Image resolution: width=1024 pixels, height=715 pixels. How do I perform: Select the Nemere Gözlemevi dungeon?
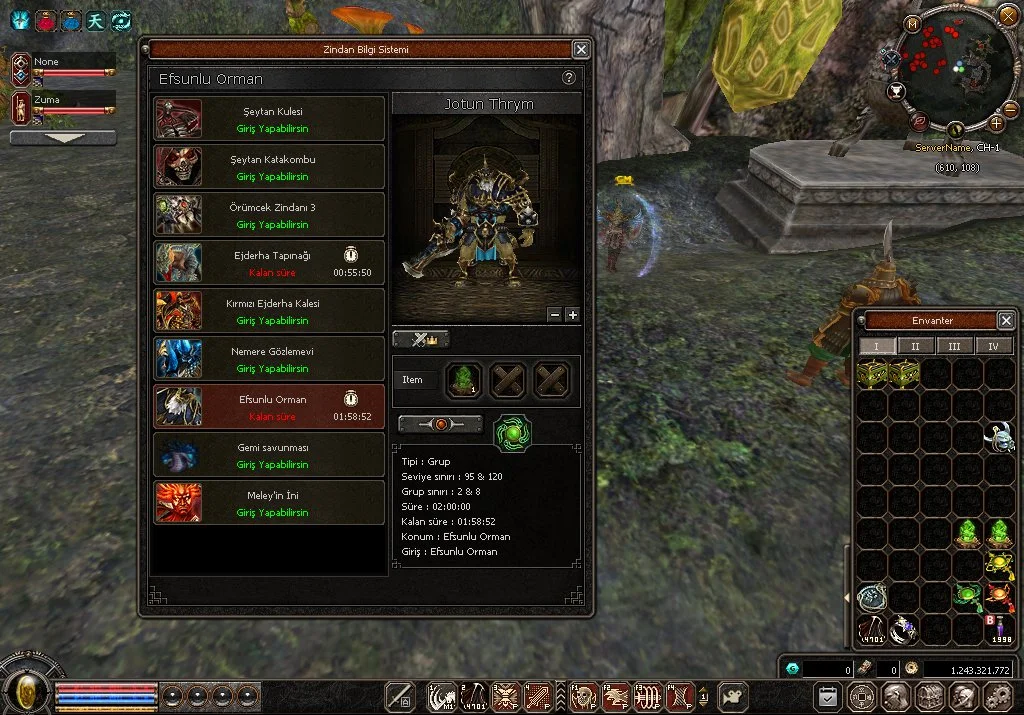click(269, 359)
